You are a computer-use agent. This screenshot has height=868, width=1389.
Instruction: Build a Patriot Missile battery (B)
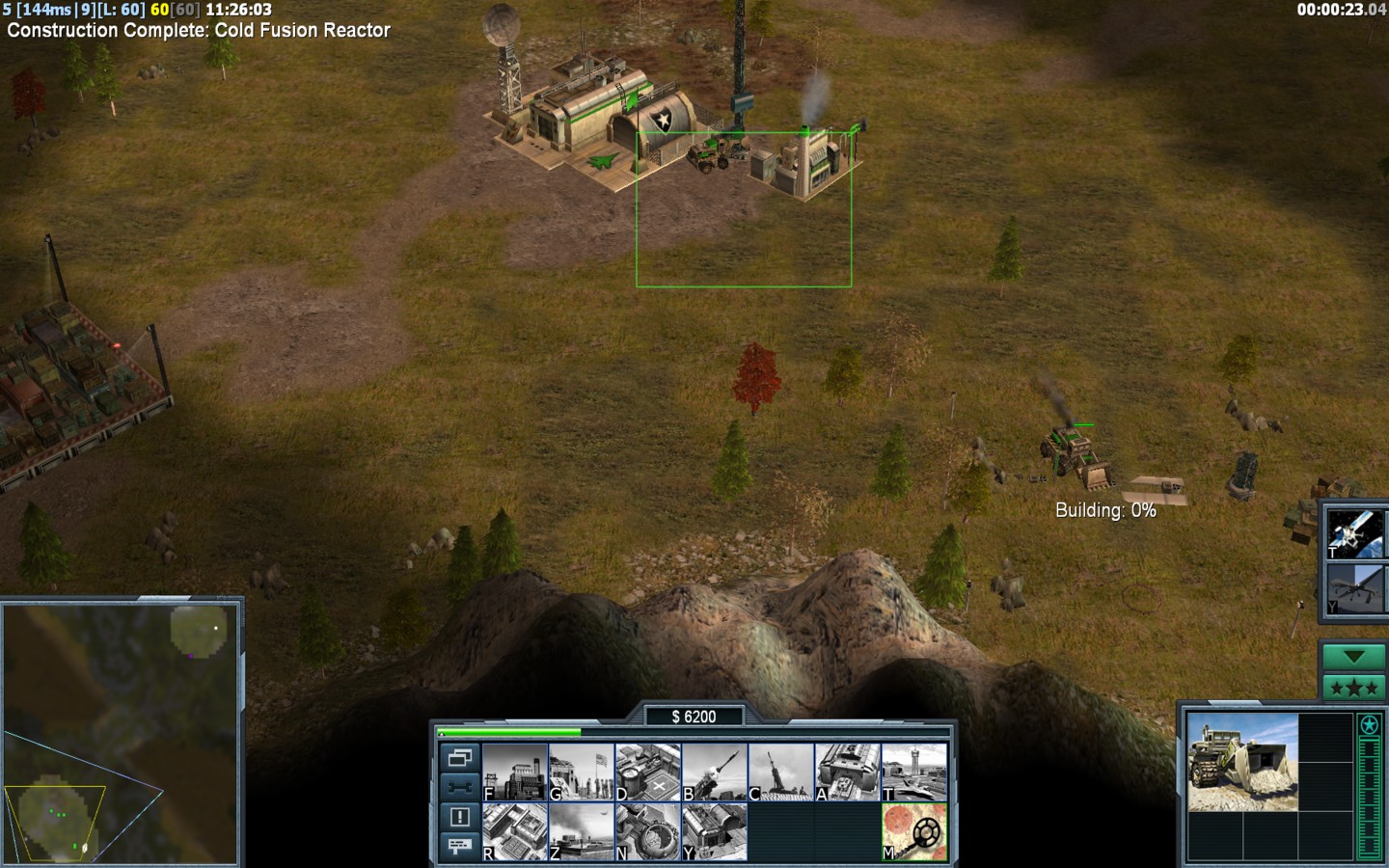click(x=715, y=772)
